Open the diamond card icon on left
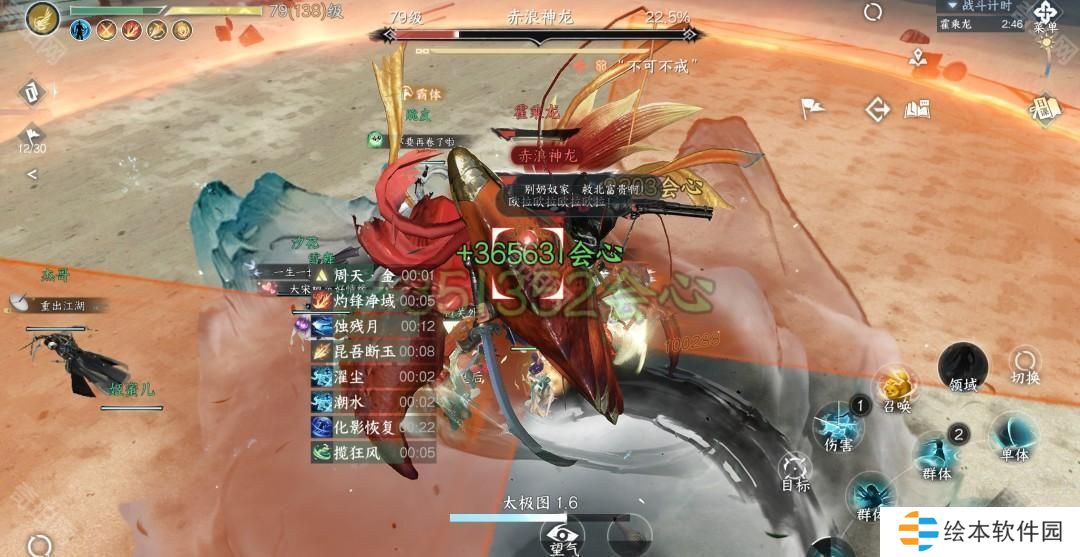 pyautogui.click(x=32, y=93)
